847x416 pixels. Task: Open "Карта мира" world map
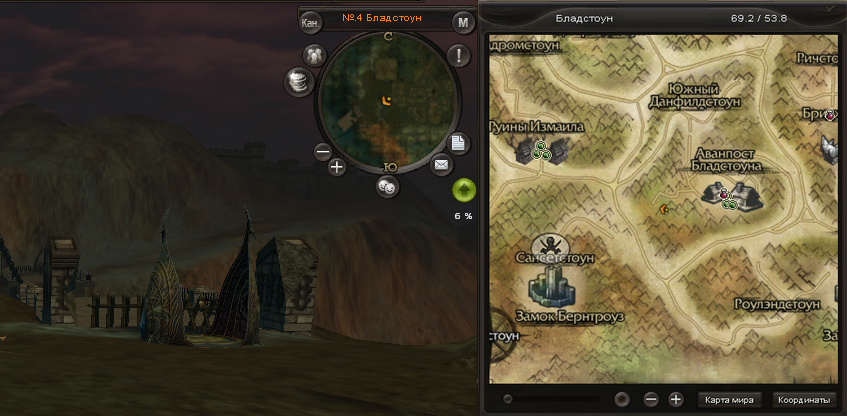[729, 399]
